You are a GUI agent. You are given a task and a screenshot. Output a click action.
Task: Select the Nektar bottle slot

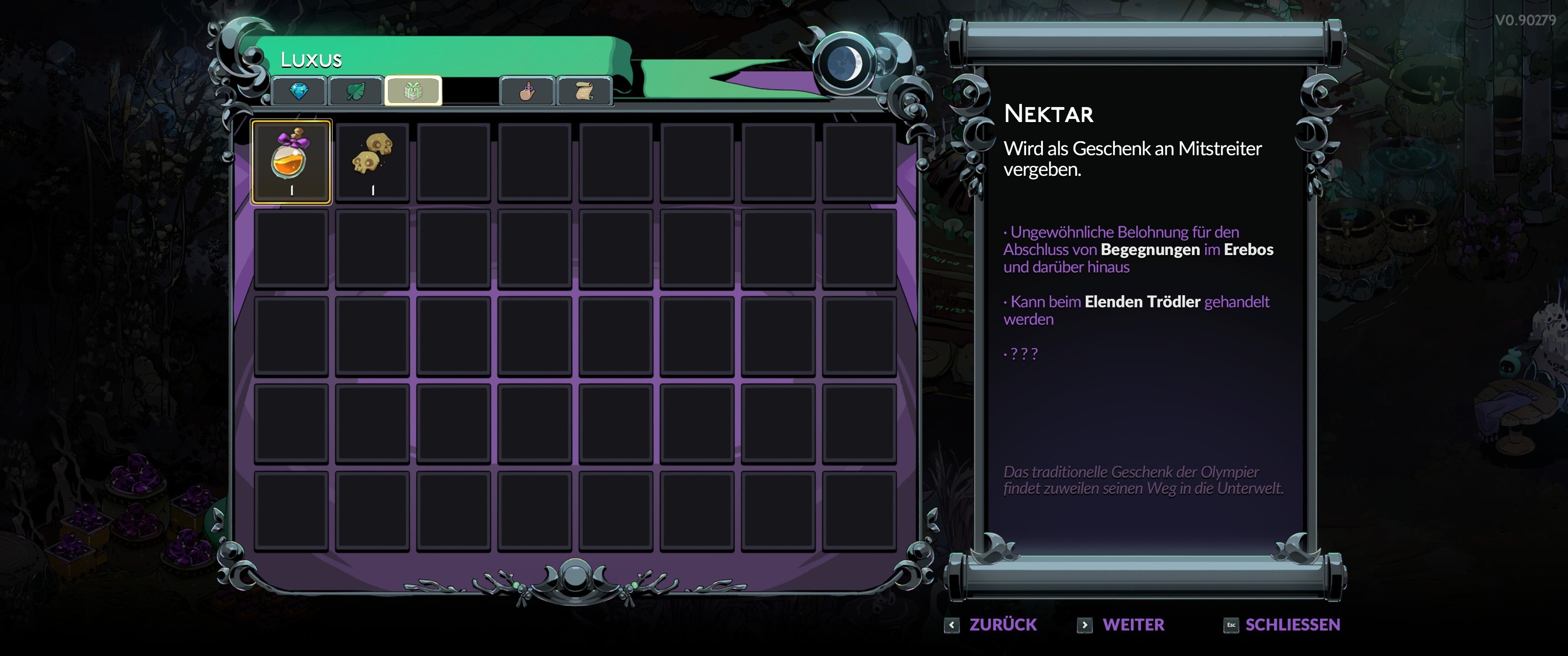[291, 162]
